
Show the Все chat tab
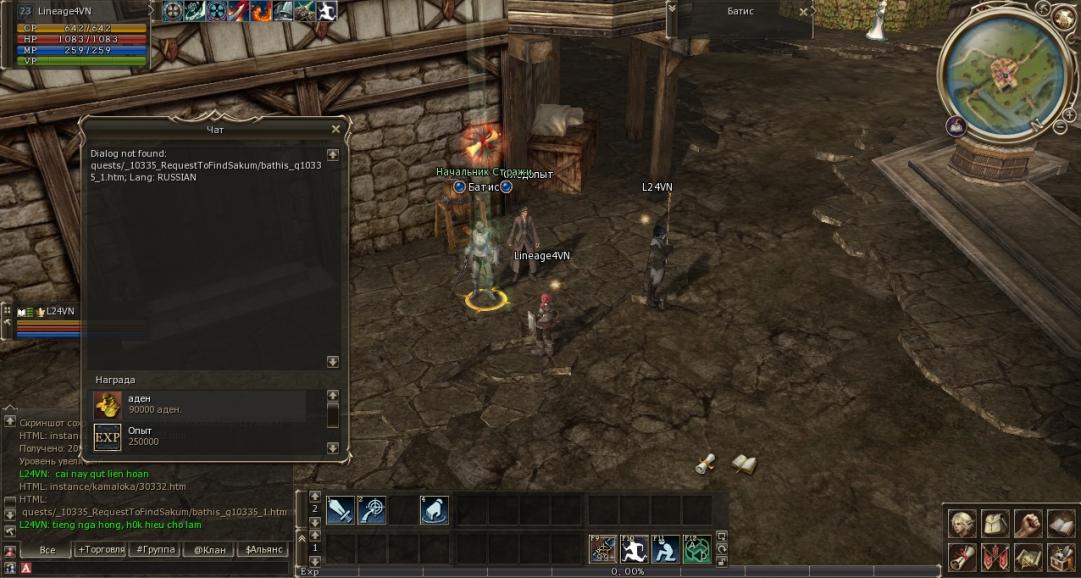click(x=47, y=550)
